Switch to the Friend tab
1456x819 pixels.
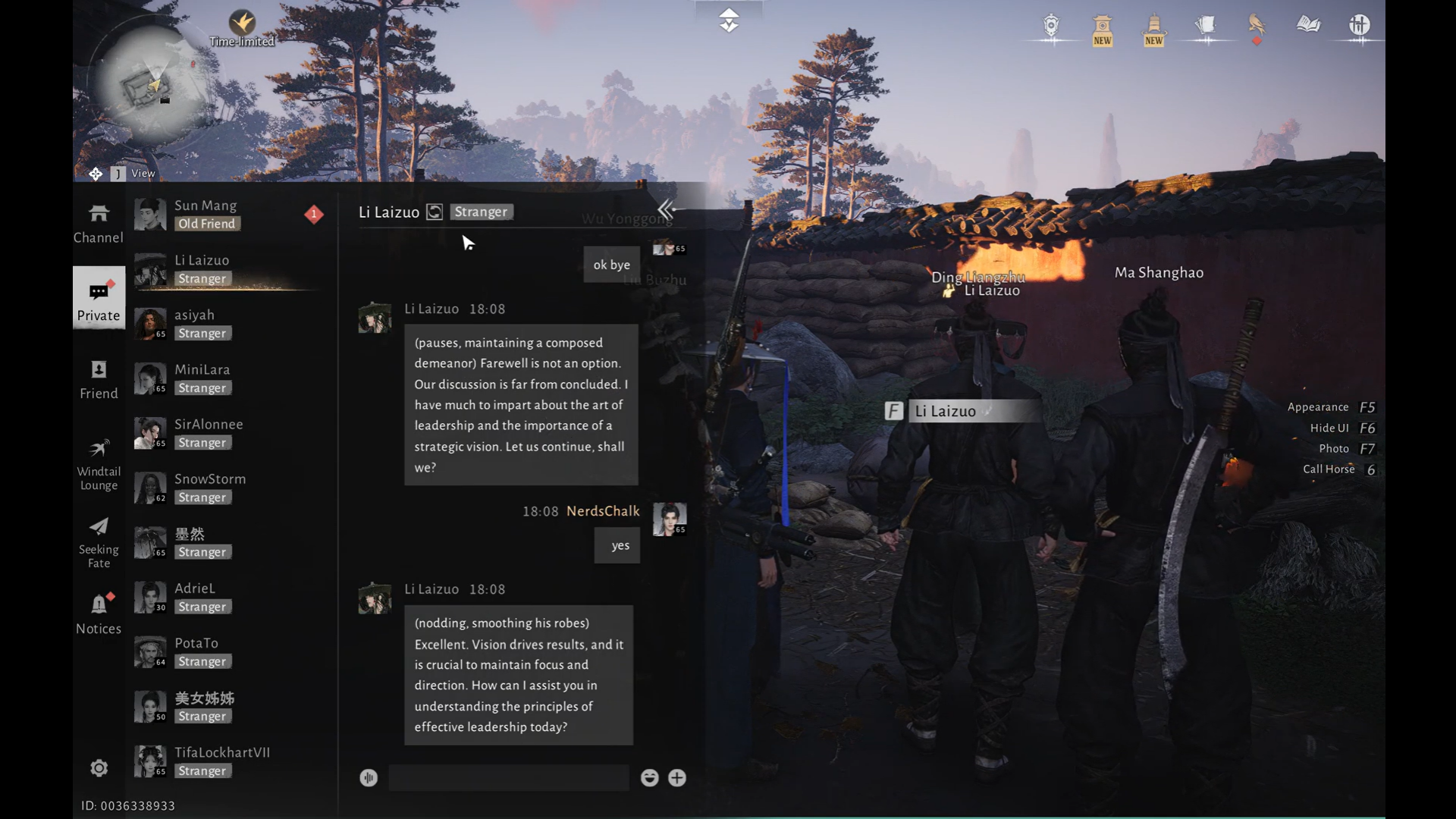pos(99,380)
